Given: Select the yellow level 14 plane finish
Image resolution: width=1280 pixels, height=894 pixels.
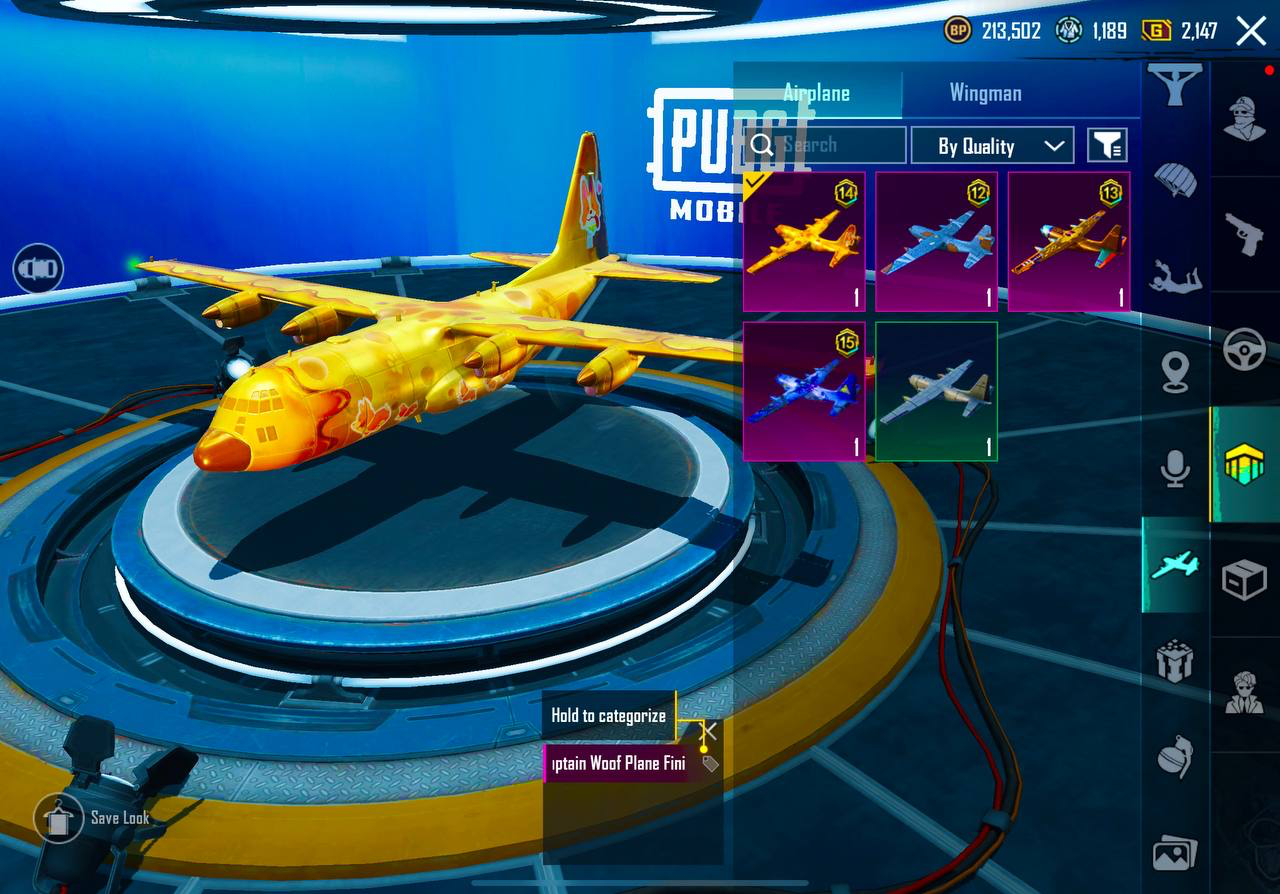Looking at the screenshot, I should (x=804, y=242).
